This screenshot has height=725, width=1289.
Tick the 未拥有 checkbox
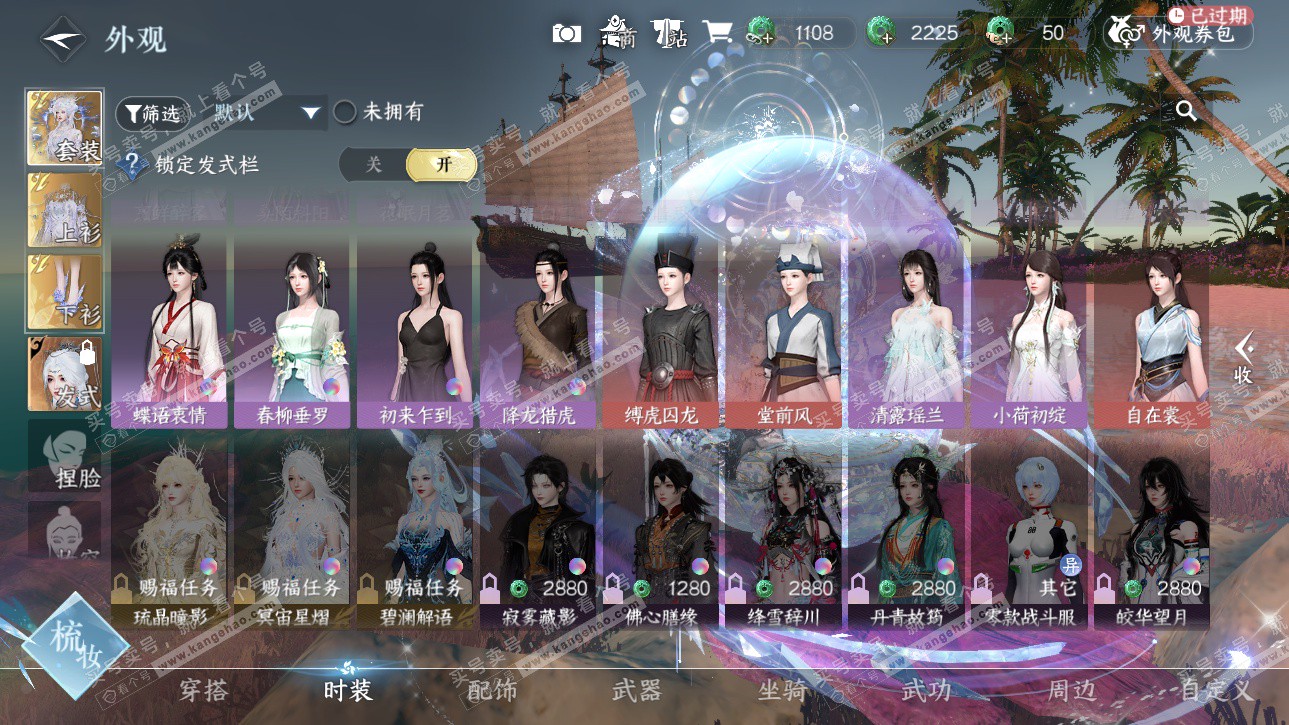click(x=345, y=112)
